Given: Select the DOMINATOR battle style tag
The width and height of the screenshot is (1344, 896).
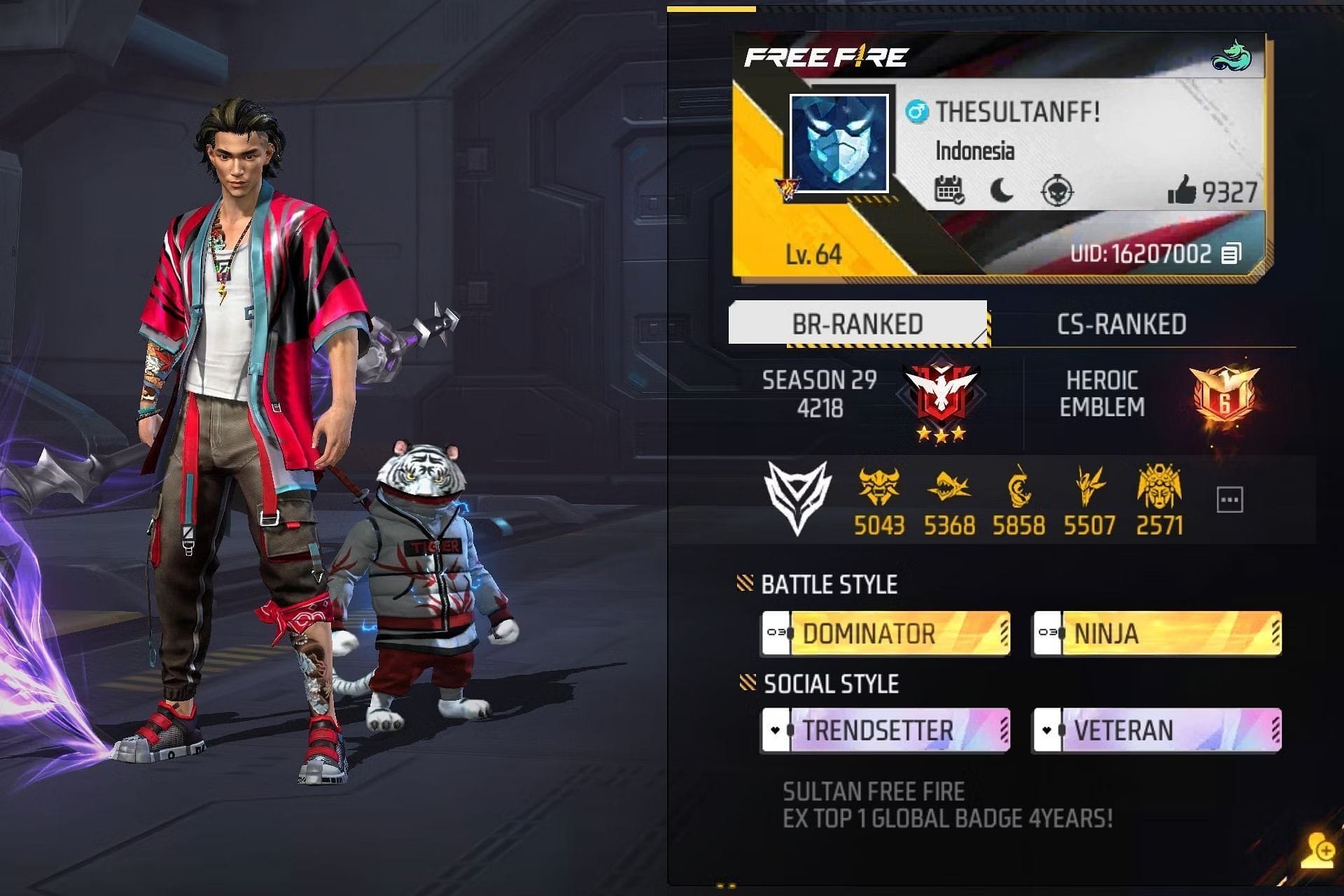Looking at the screenshot, I should (x=885, y=633).
